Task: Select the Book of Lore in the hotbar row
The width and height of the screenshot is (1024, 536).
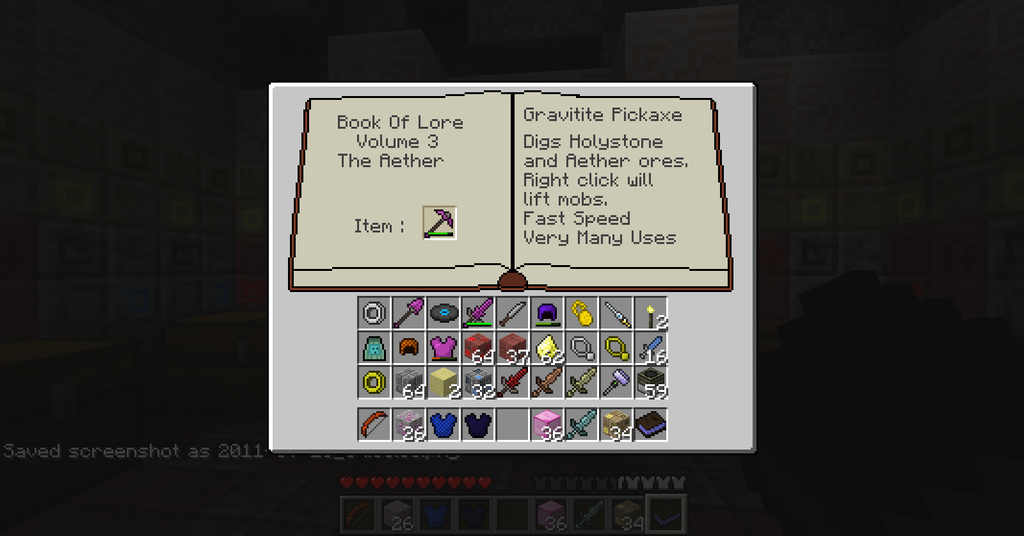Action: pos(651,424)
